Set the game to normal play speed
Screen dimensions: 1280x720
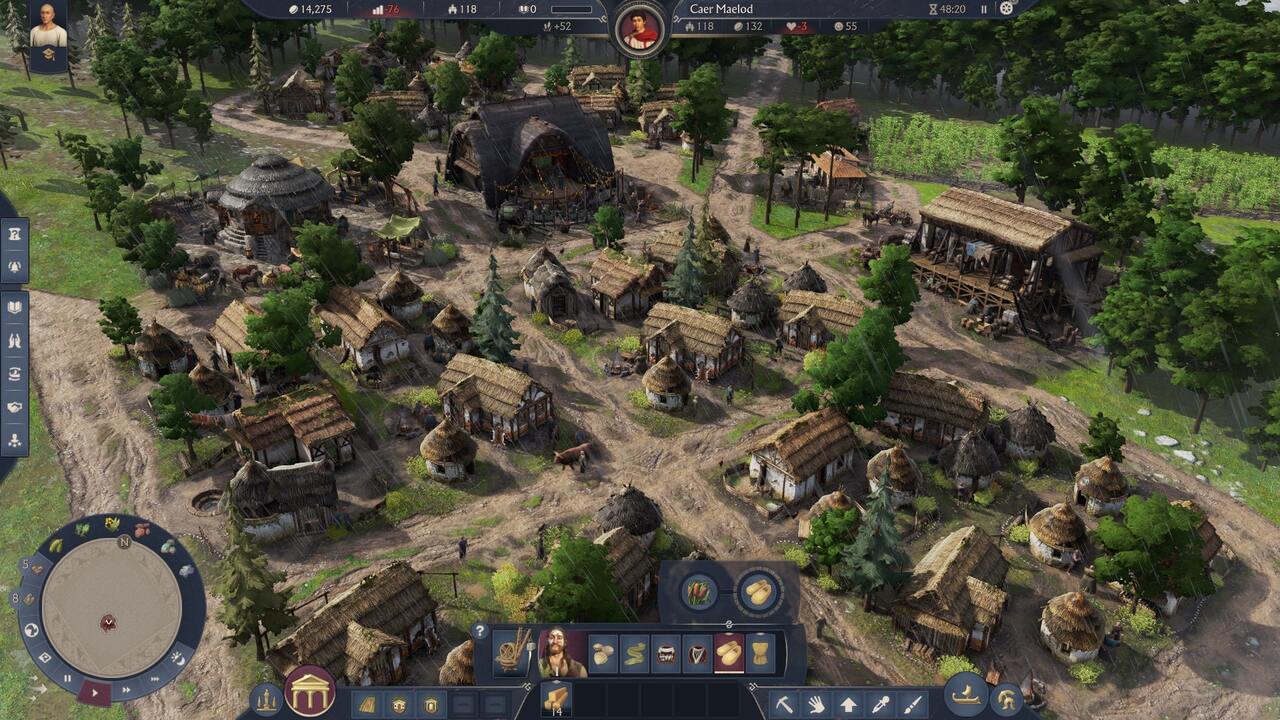coord(94,690)
